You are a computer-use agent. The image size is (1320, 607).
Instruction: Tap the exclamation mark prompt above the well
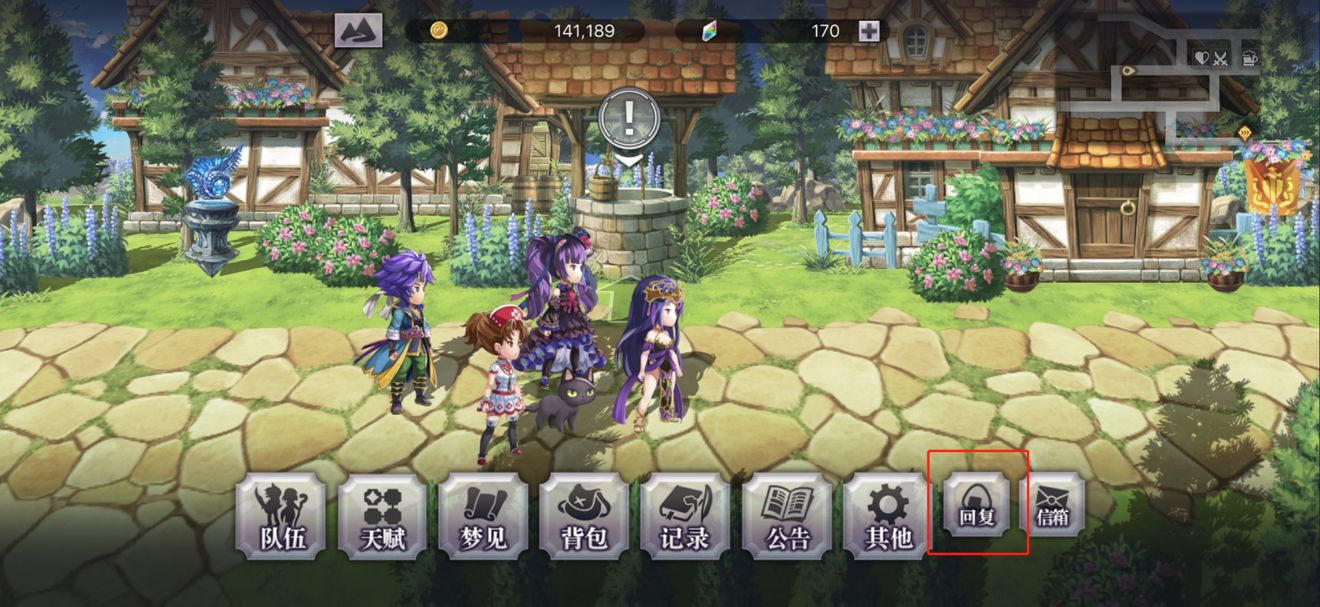tap(628, 120)
